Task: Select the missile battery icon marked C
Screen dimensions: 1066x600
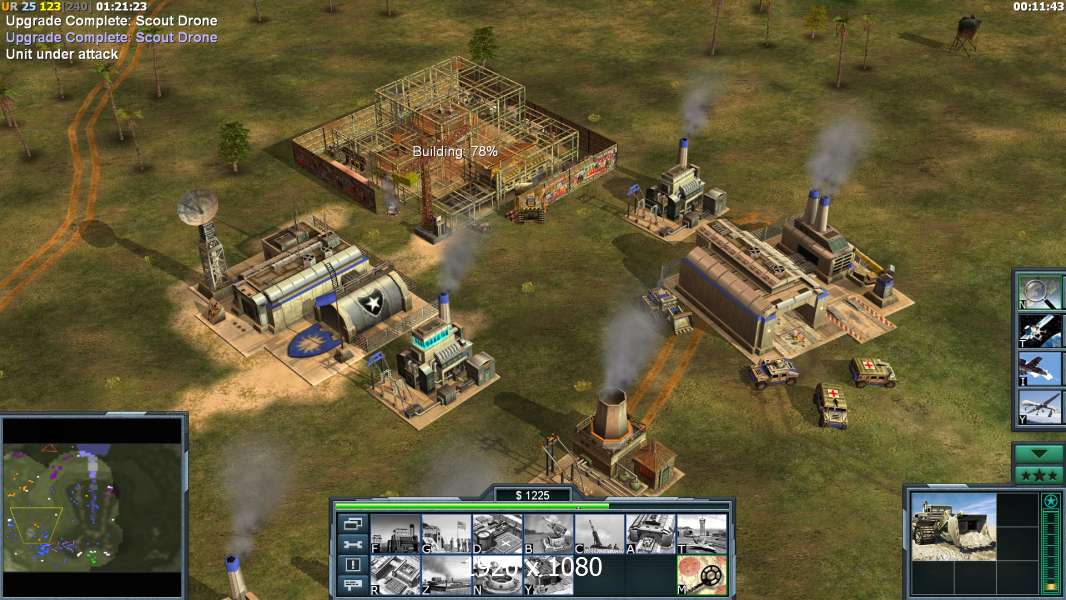Action: pos(599,534)
